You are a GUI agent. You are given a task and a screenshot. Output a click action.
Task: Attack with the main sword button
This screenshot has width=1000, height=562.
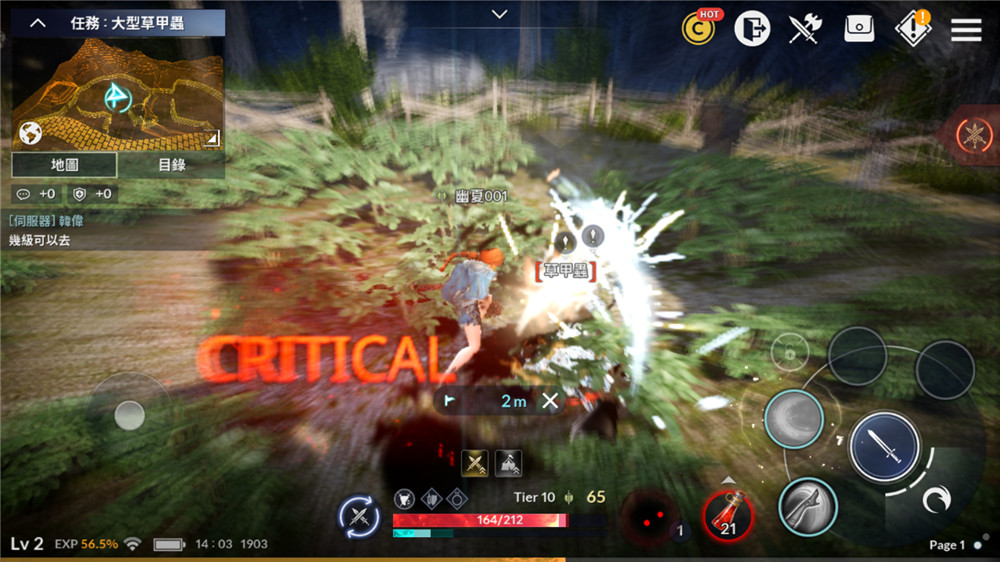pos(884,446)
